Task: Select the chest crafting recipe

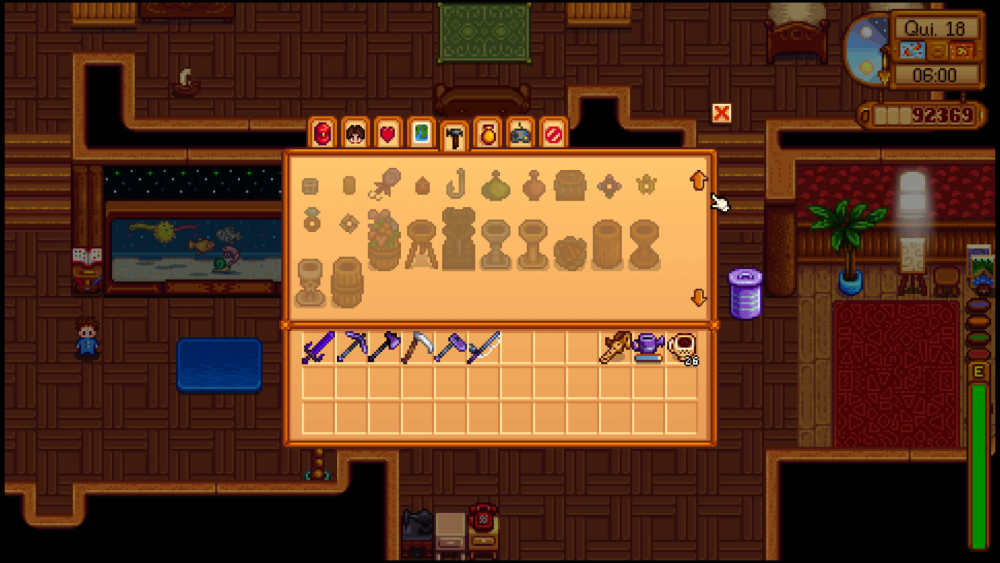Action: tap(570, 185)
